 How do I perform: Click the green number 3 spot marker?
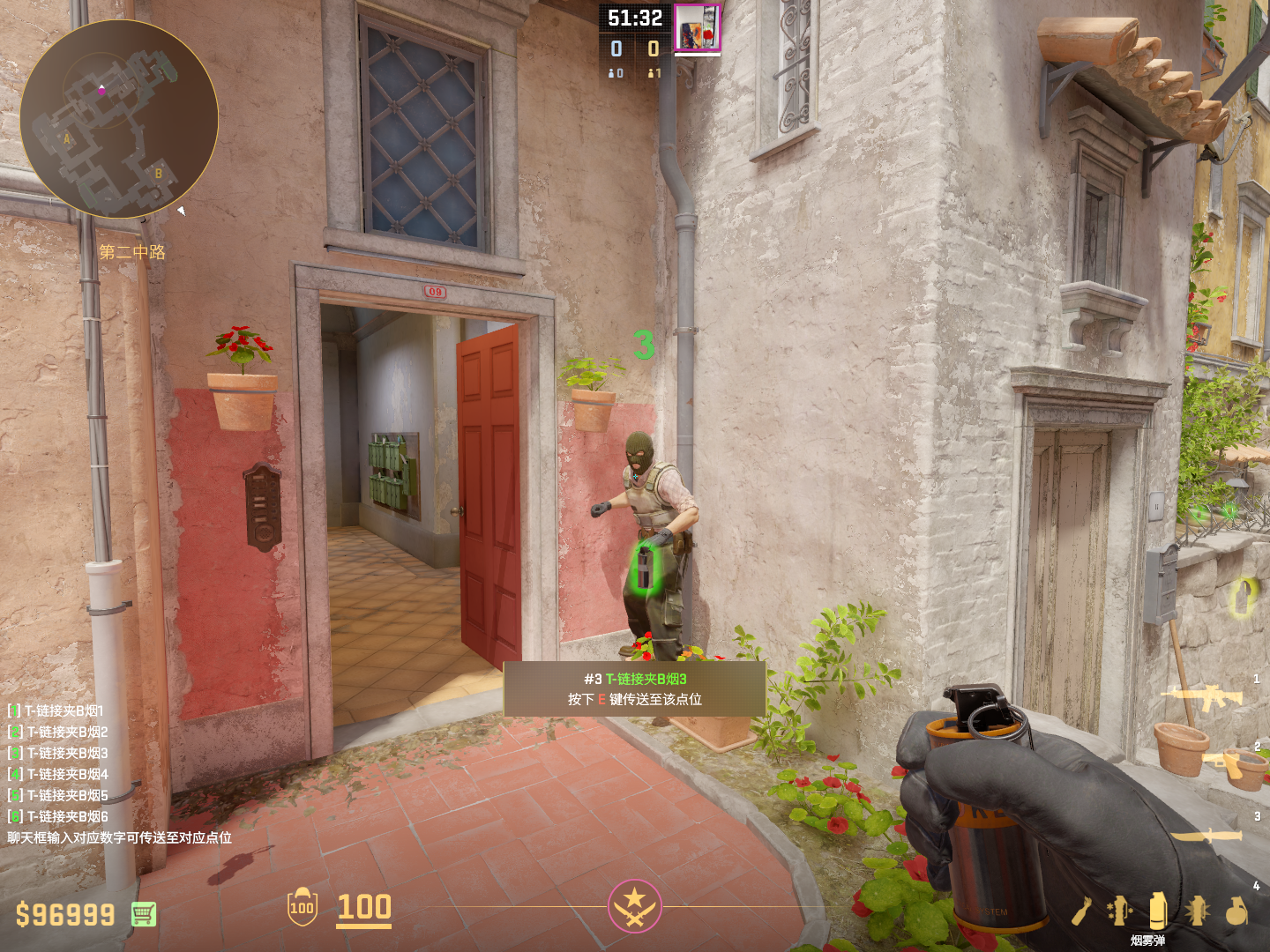click(645, 344)
